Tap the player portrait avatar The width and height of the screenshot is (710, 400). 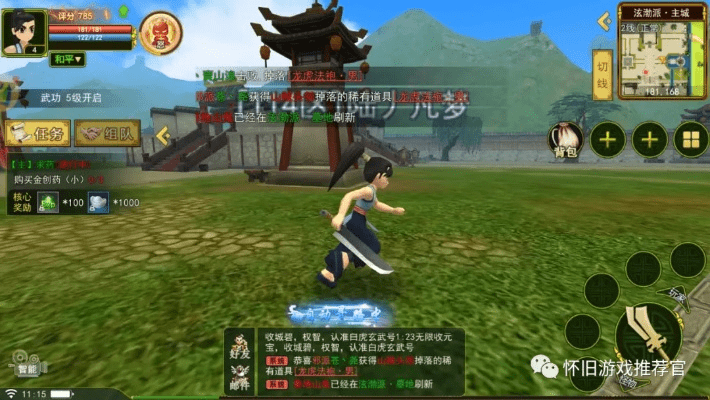pos(23,30)
